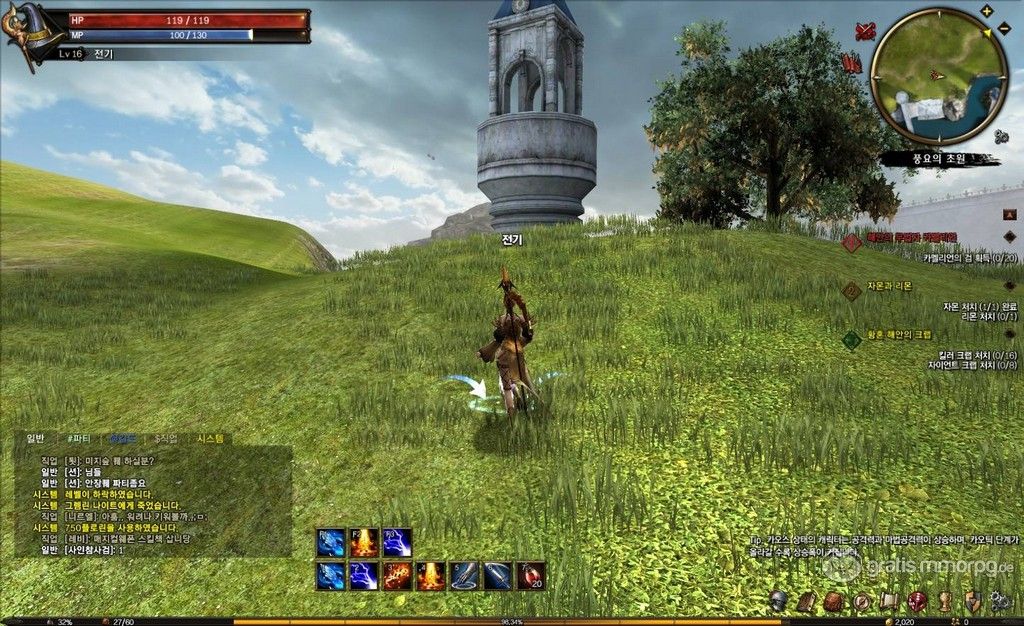Image resolution: width=1024 pixels, height=626 pixels.
Task: Select the 황혼 해안의 크랩 quest entry
Action: point(898,335)
